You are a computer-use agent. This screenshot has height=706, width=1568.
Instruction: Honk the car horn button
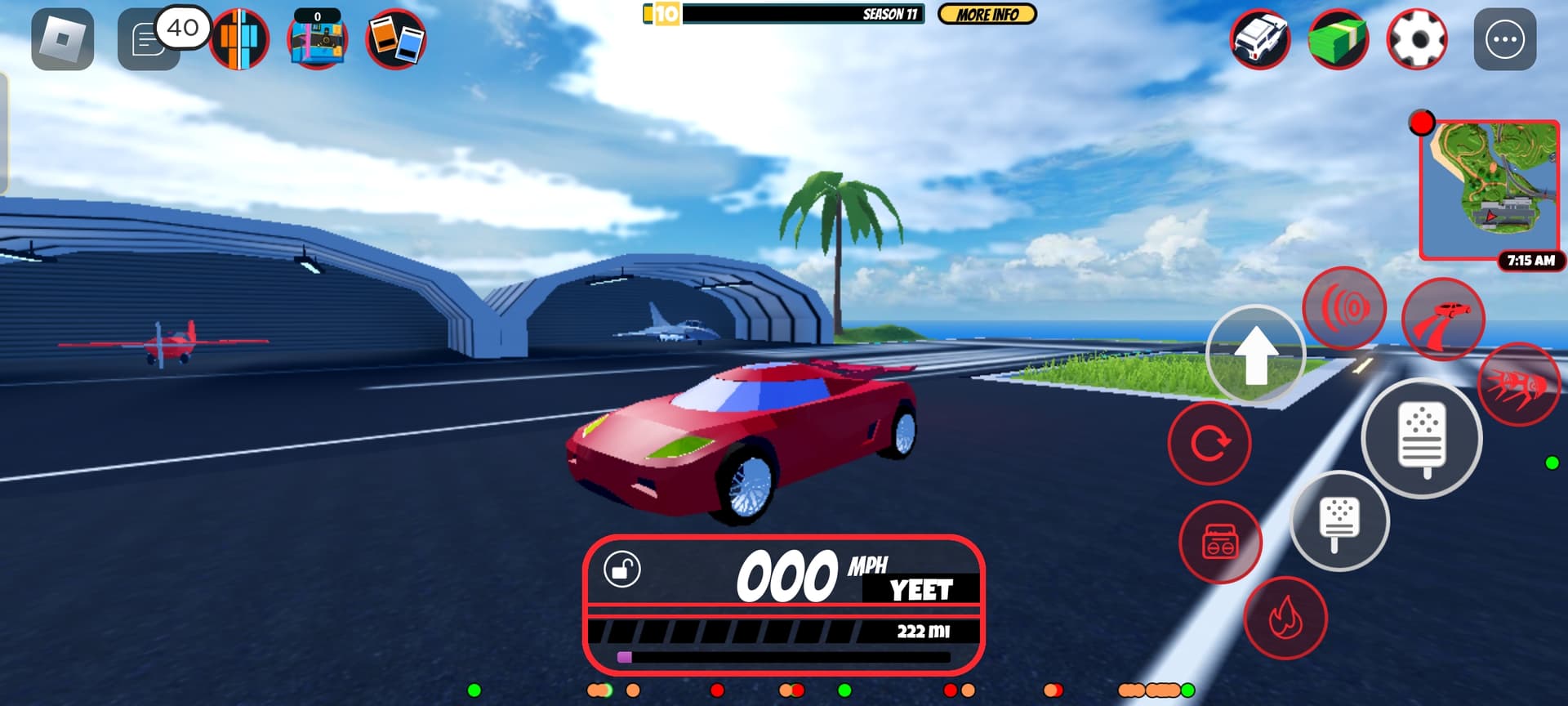pyautogui.click(x=1344, y=309)
